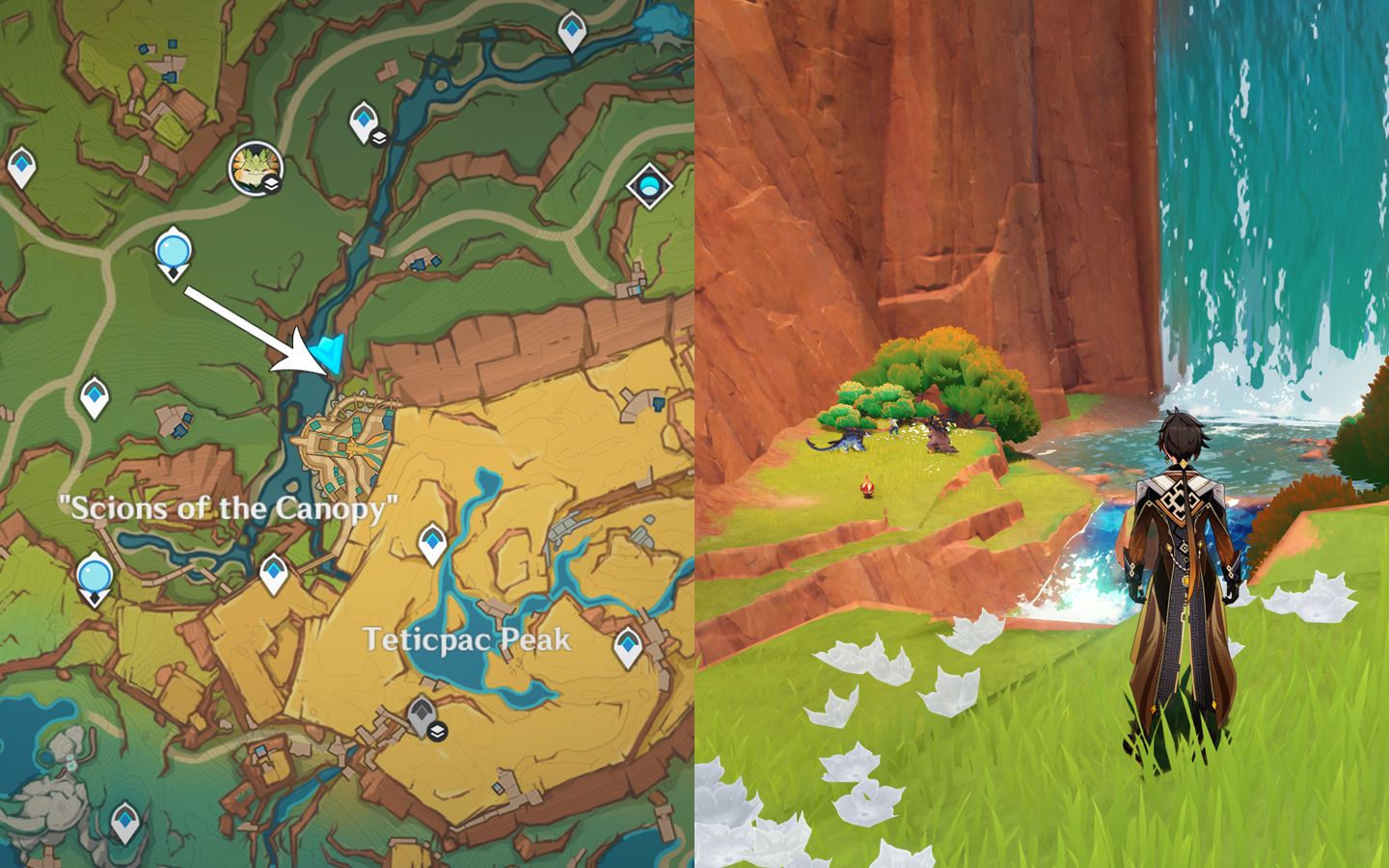Image resolution: width=1389 pixels, height=868 pixels.
Task: Click the teleport waypoint at the map's top right
Action: click(x=571, y=29)
